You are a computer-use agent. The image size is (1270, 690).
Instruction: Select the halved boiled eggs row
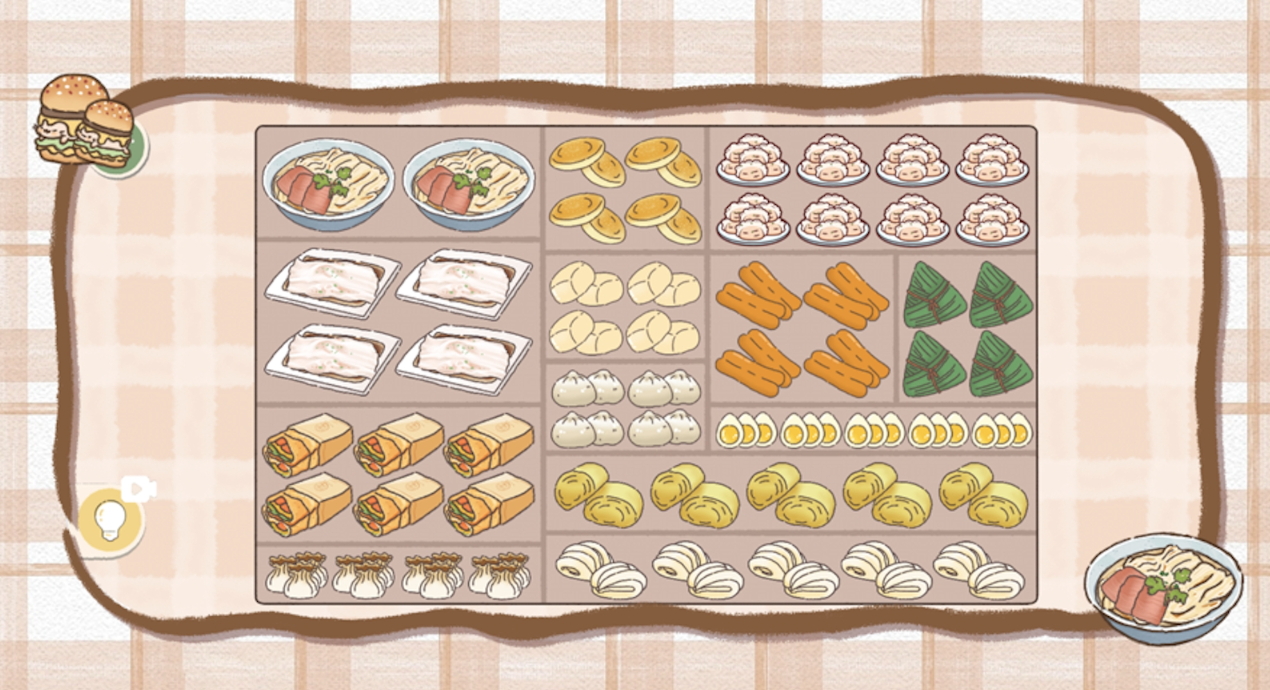873,430
